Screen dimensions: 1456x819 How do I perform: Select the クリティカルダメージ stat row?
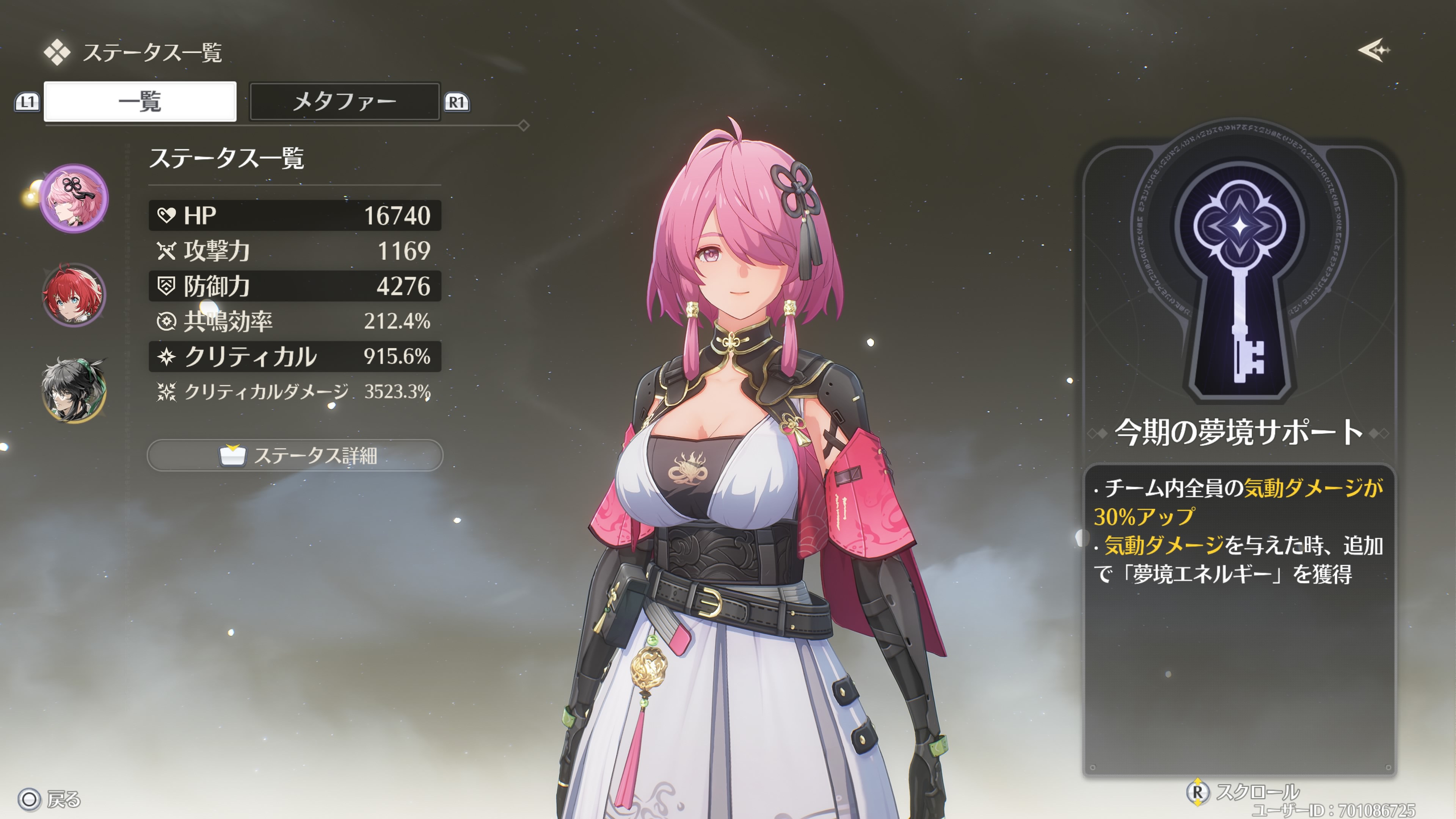click(x=295, y=392)
